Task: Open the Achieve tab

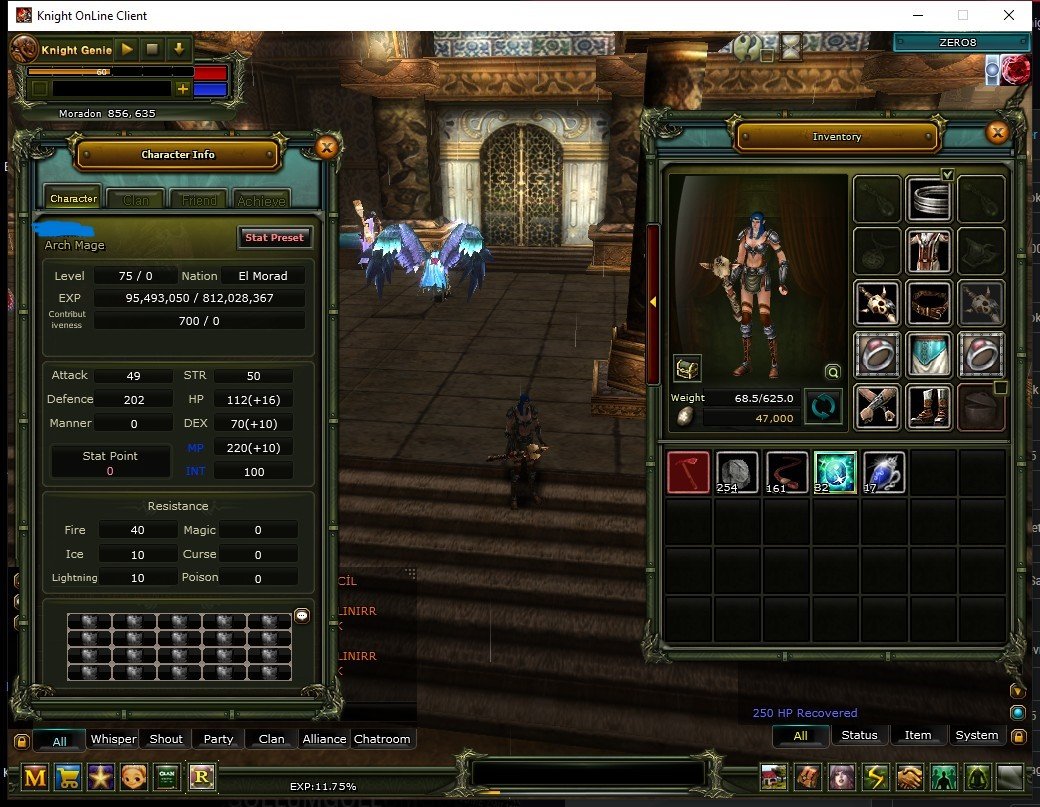Action: 262,200
